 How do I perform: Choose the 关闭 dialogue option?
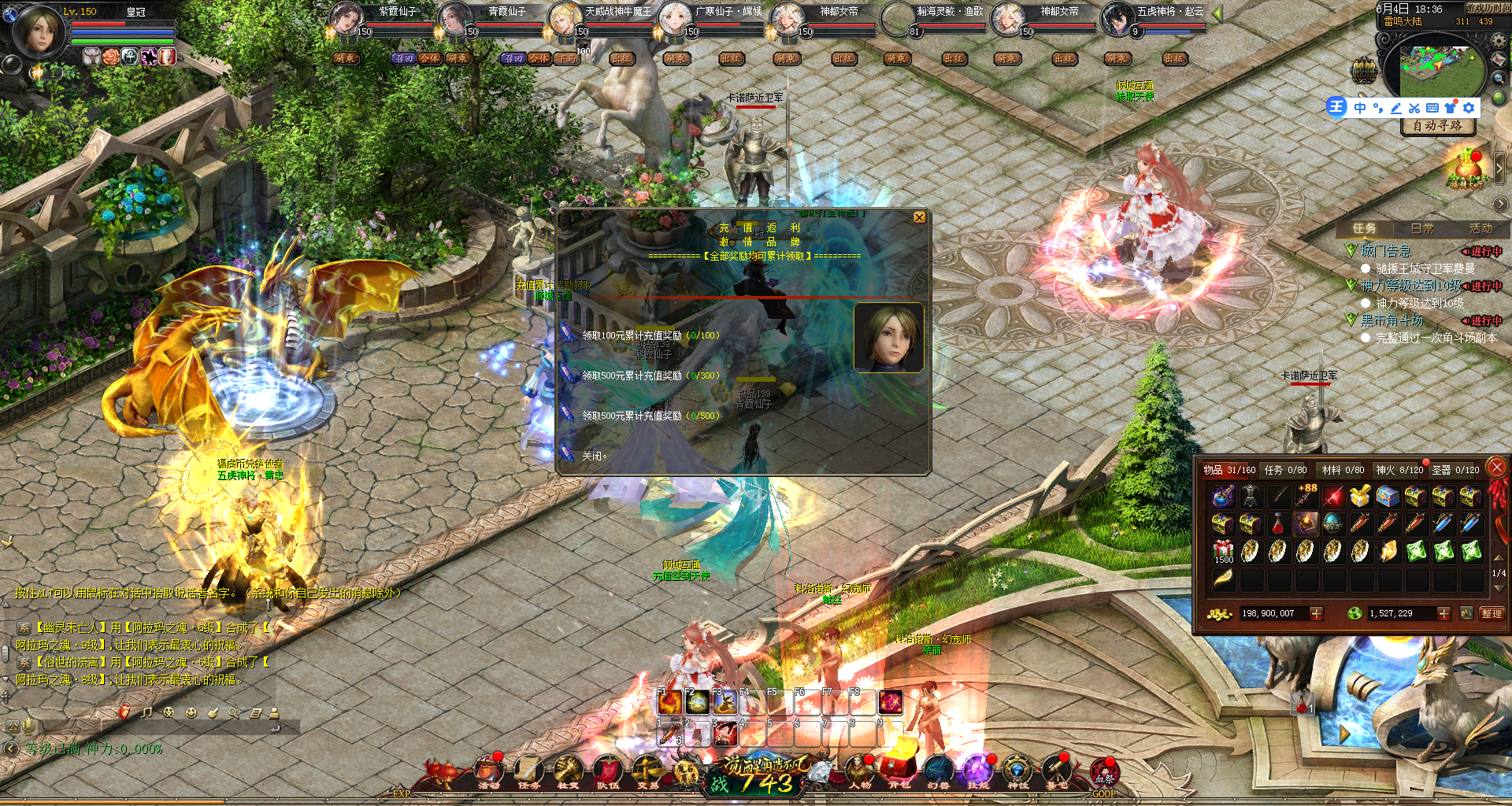[592, 456]
